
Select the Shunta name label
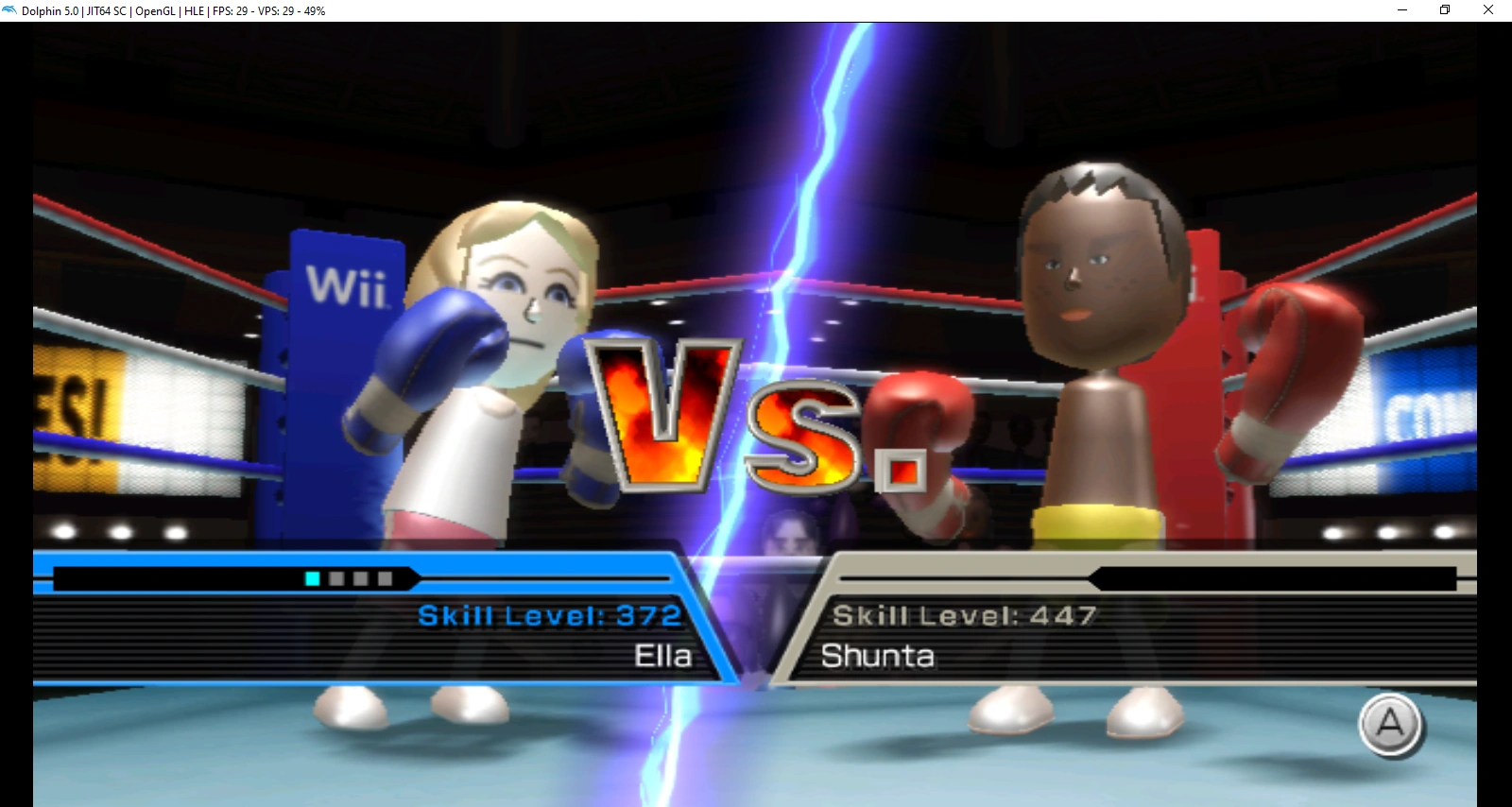[x=879, y=656]
